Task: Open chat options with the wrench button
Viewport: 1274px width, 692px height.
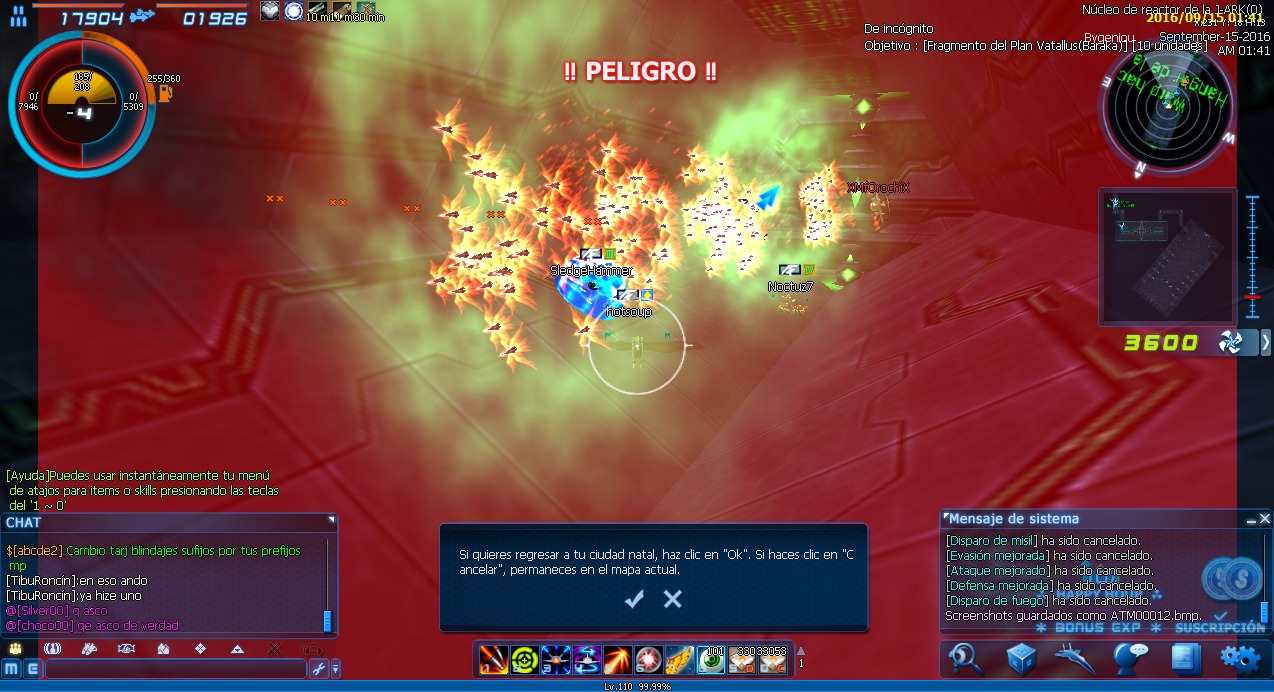Action: [319, 668]
